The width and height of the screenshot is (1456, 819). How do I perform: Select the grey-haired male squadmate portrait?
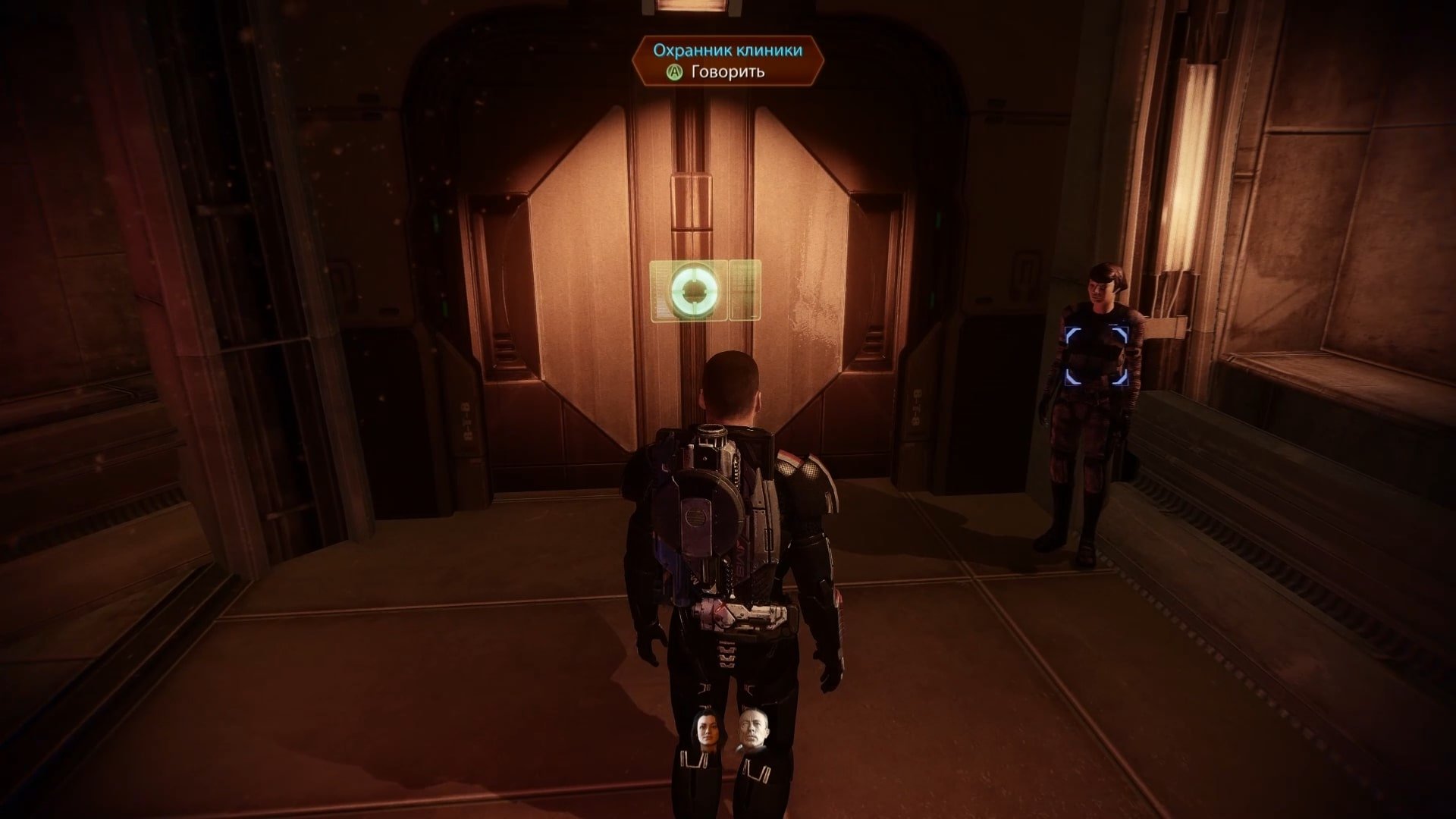tap(752, 733)
